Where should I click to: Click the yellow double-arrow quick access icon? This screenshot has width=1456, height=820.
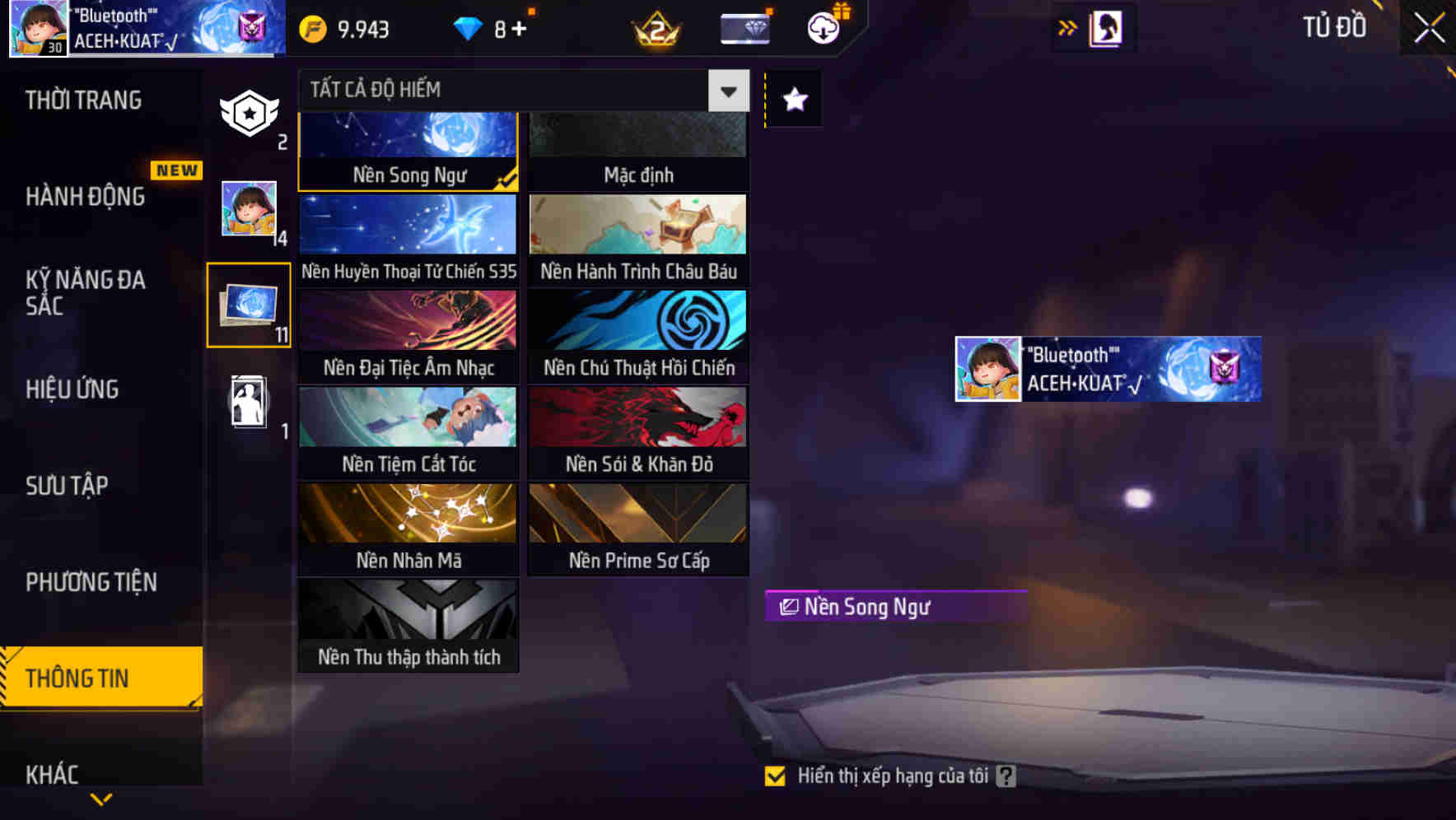1068,26
